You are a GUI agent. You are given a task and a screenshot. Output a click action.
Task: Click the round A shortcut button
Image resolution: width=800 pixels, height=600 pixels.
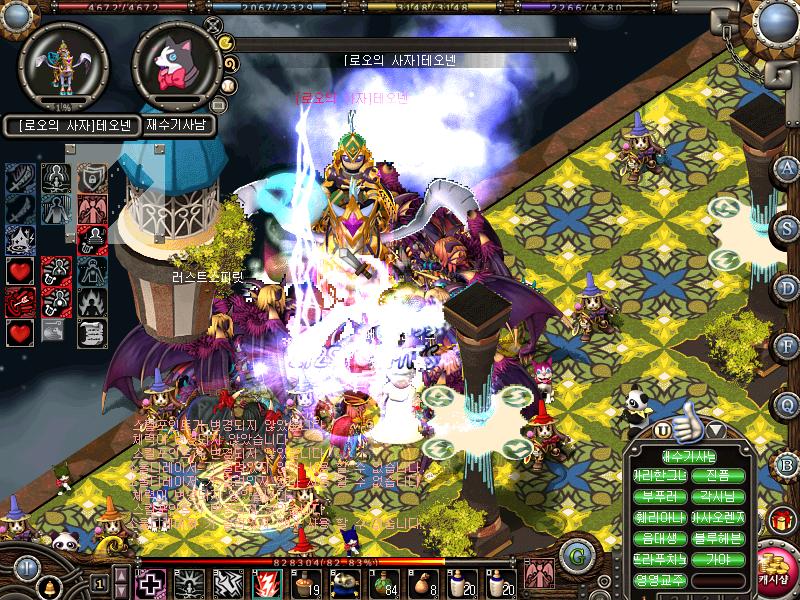coord(788,168)
